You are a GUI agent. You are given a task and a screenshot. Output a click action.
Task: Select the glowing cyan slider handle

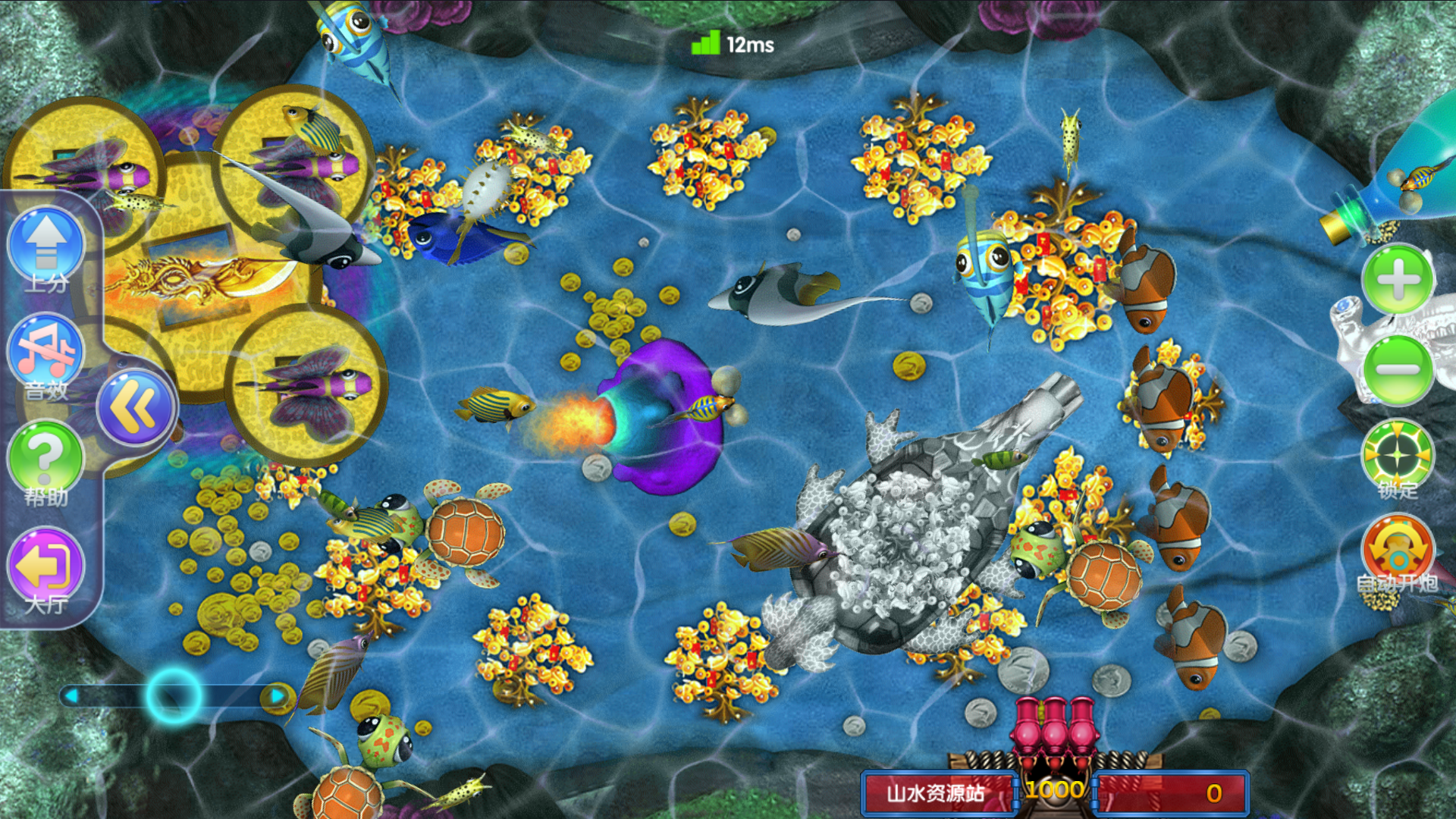174,695
